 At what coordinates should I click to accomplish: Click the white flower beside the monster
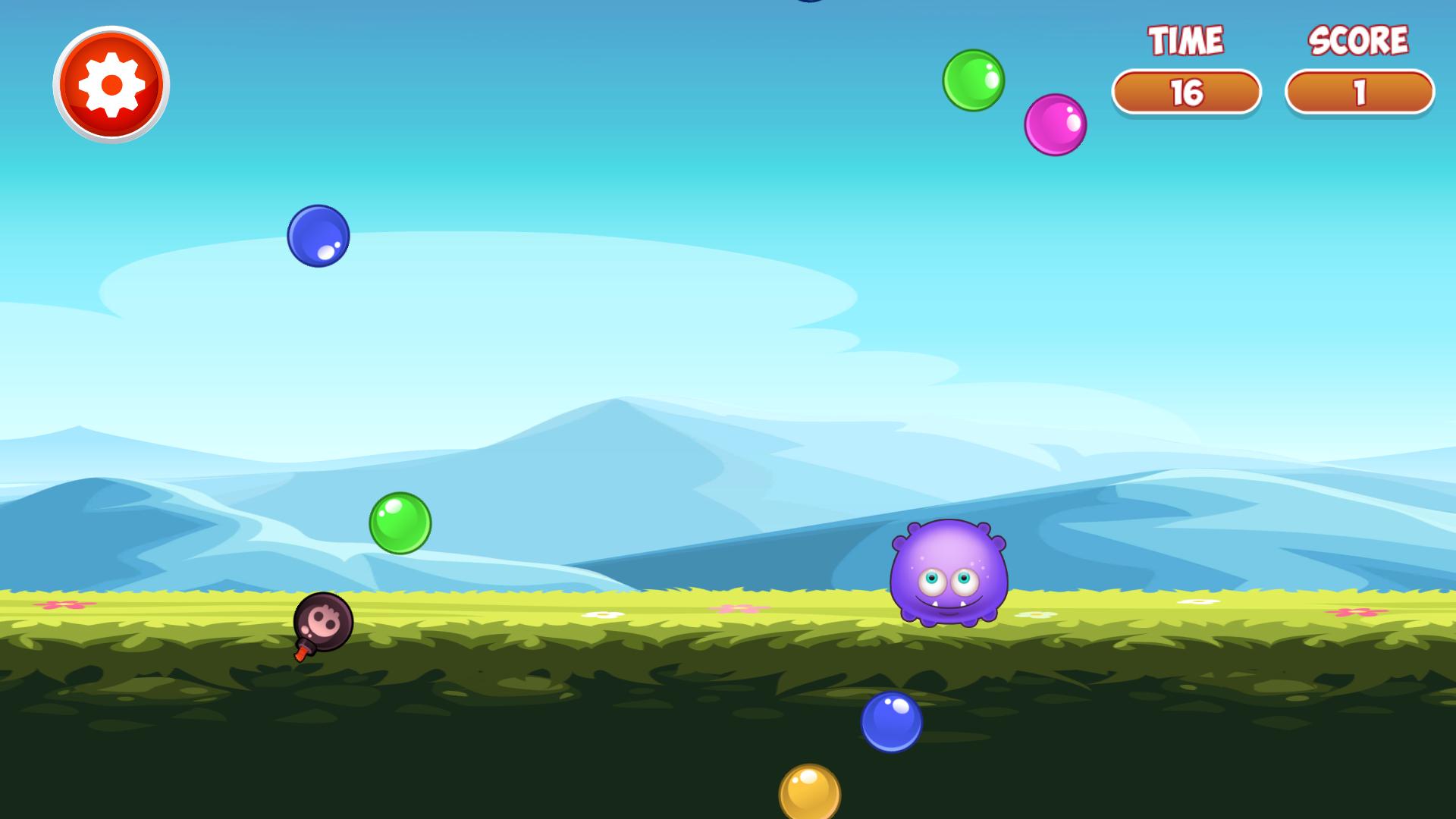[1036, 616]
